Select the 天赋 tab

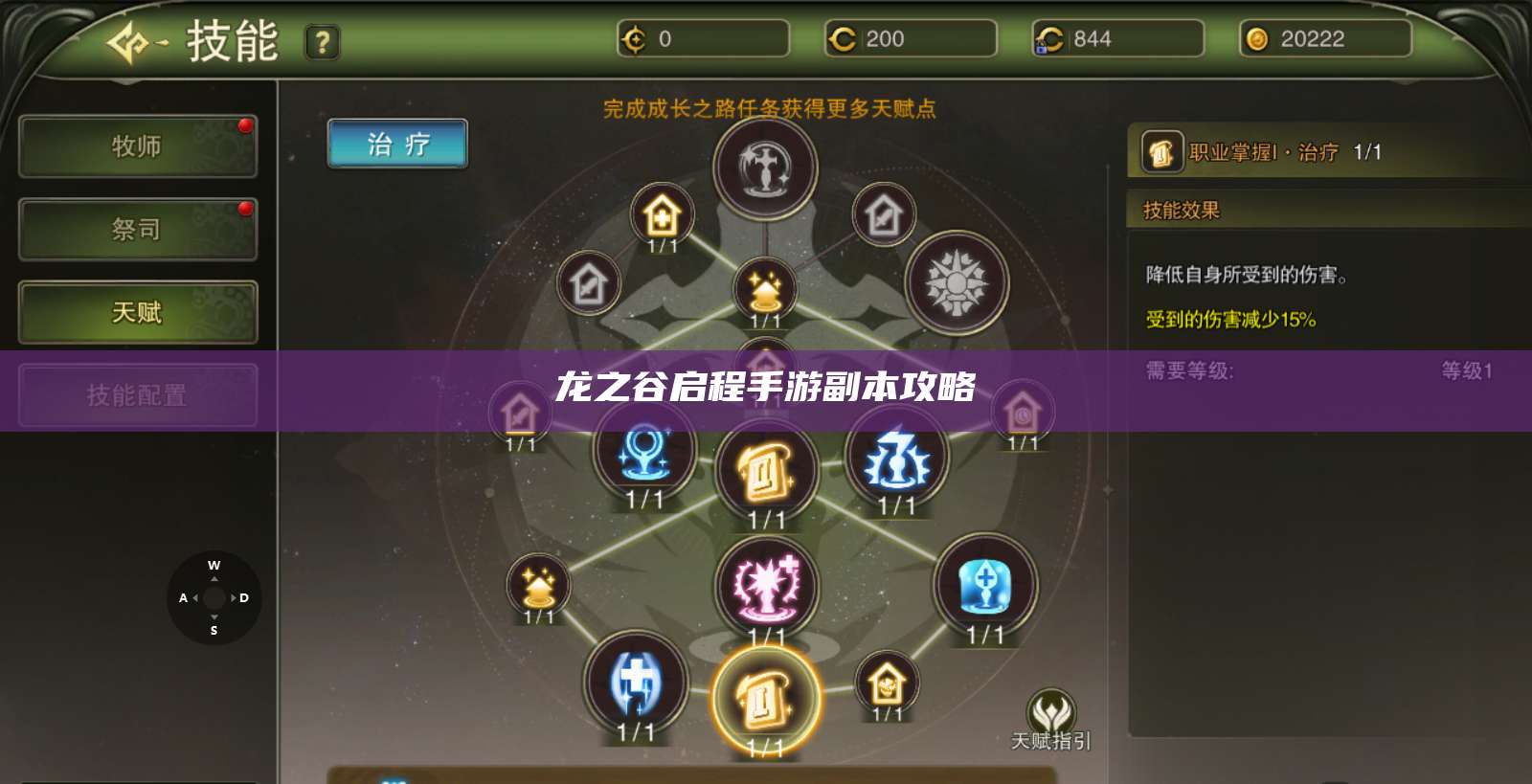(x=137, y=313)
